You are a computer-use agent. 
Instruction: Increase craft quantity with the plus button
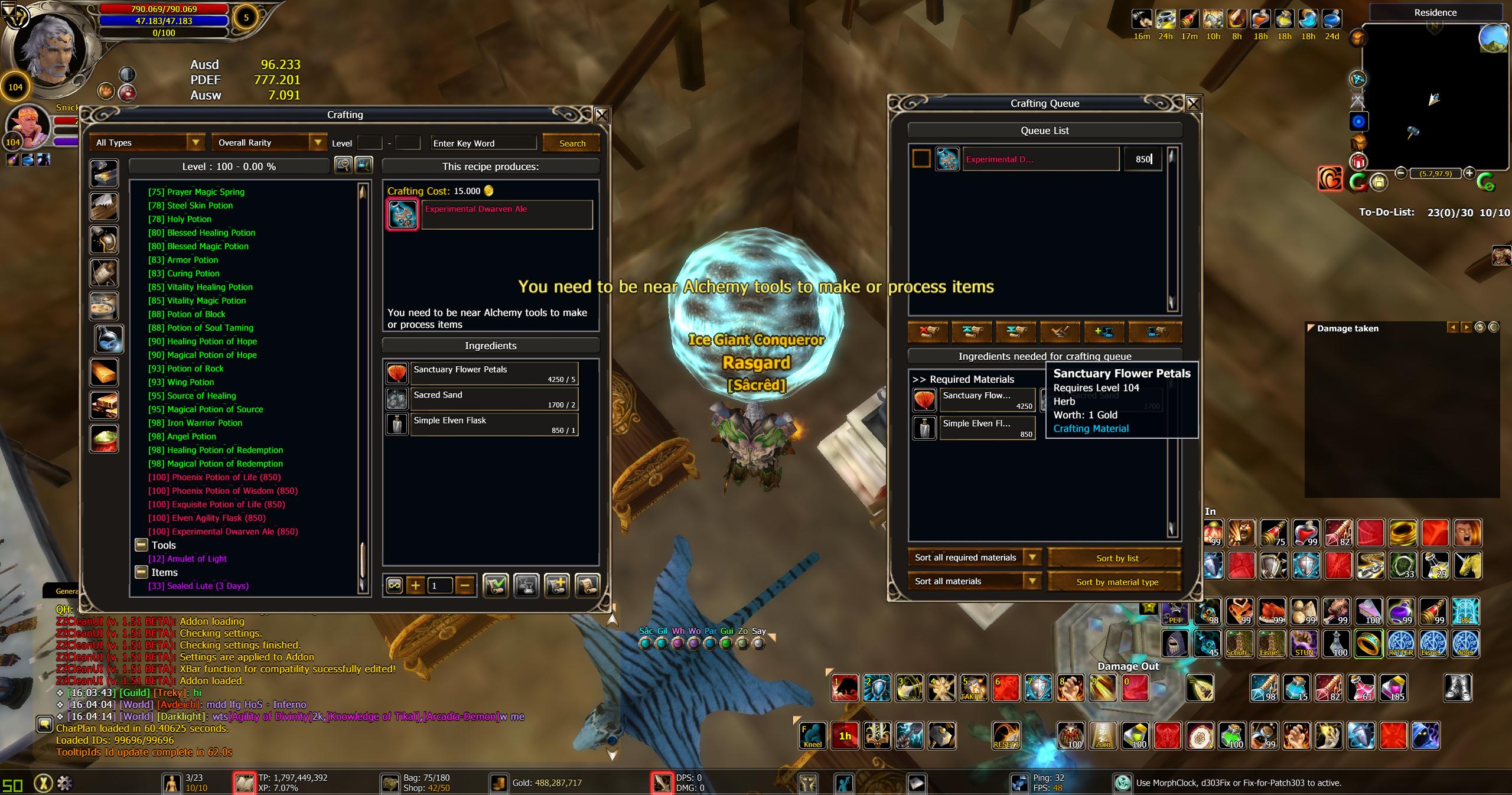click(416, 585)
